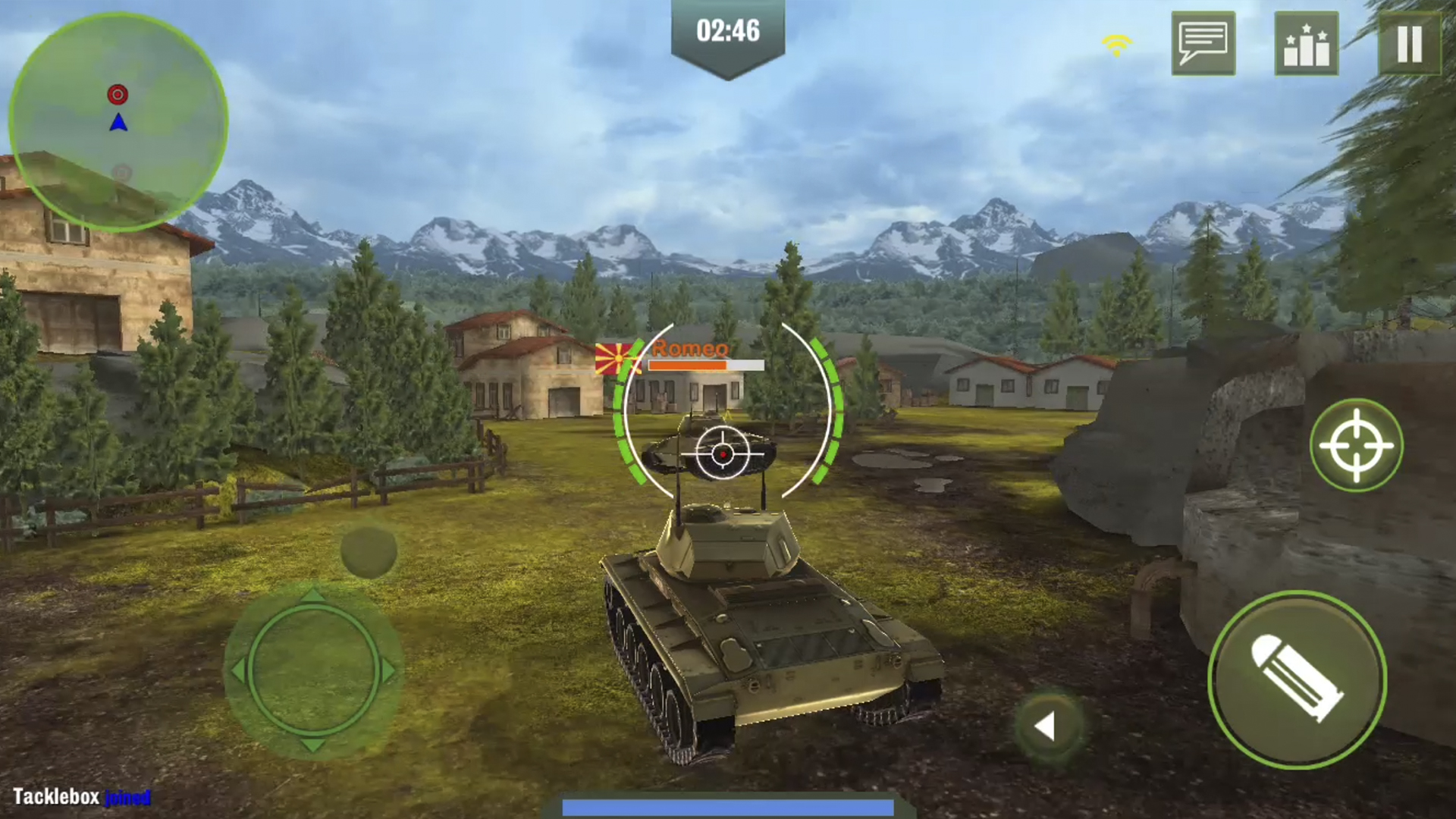Tap the blue player arrow on the minimap
Viewport: 1456px width, 819px height.
(118, 124)
